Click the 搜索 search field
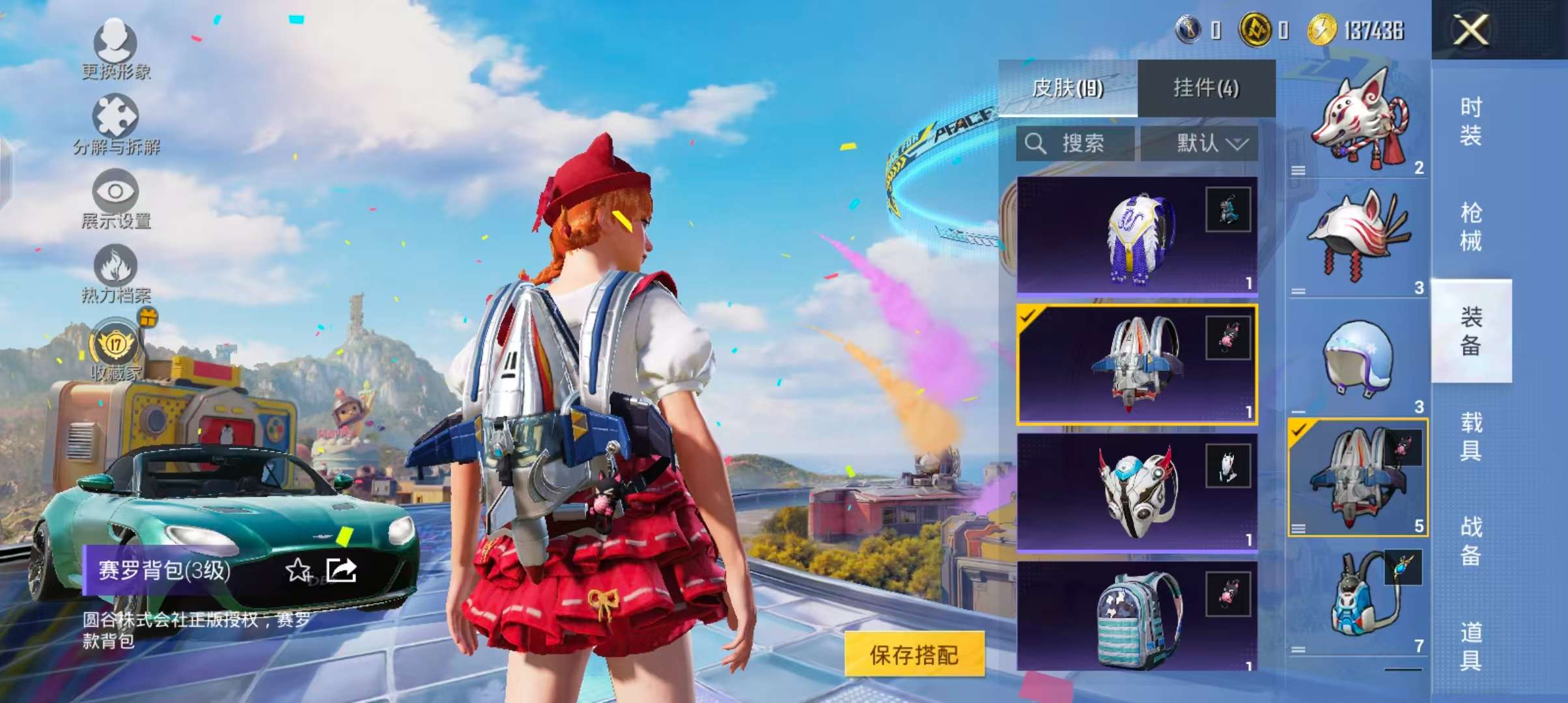 tap(1075, 143)
